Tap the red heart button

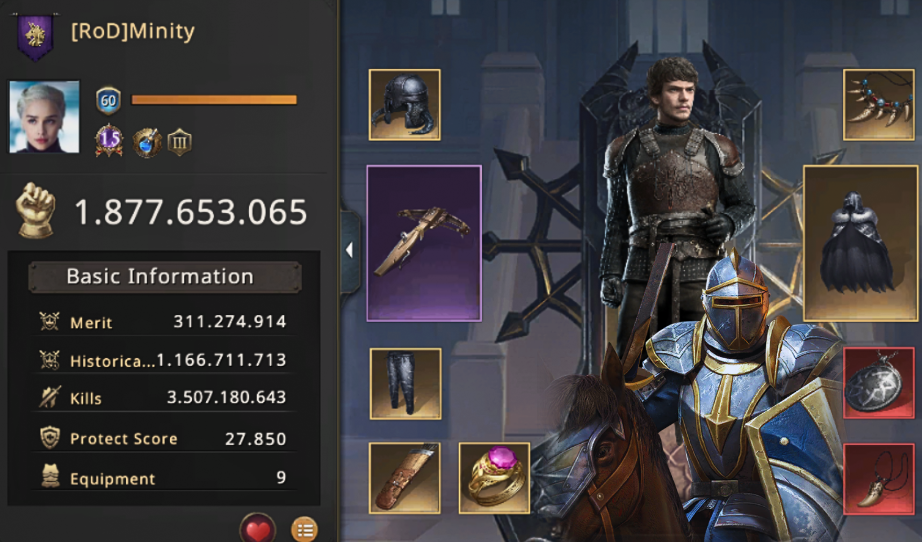pos(258,528)
